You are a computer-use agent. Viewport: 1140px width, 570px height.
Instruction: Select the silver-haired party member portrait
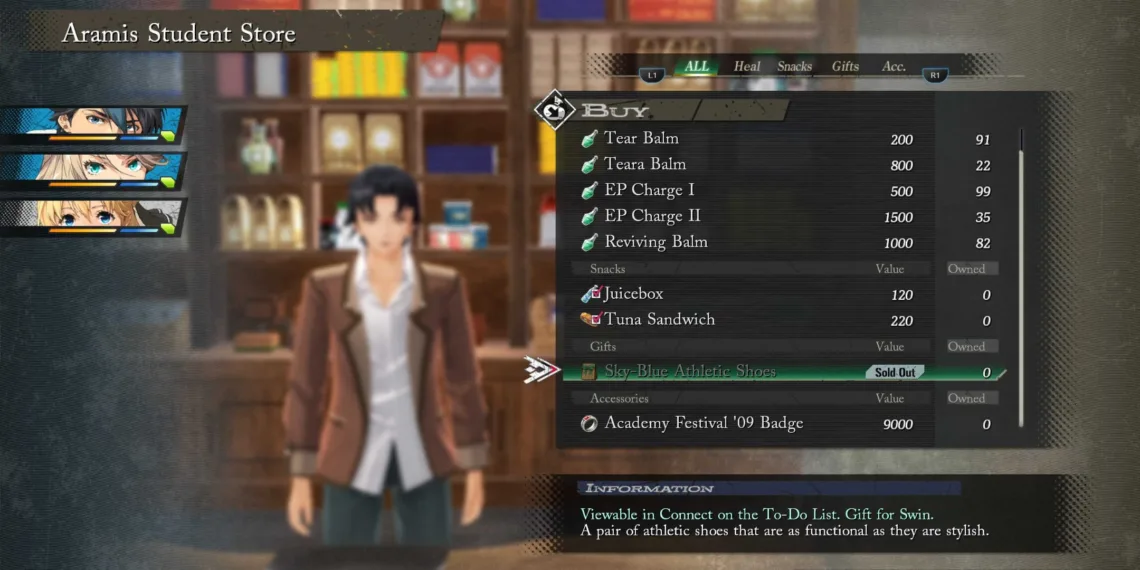94,171
